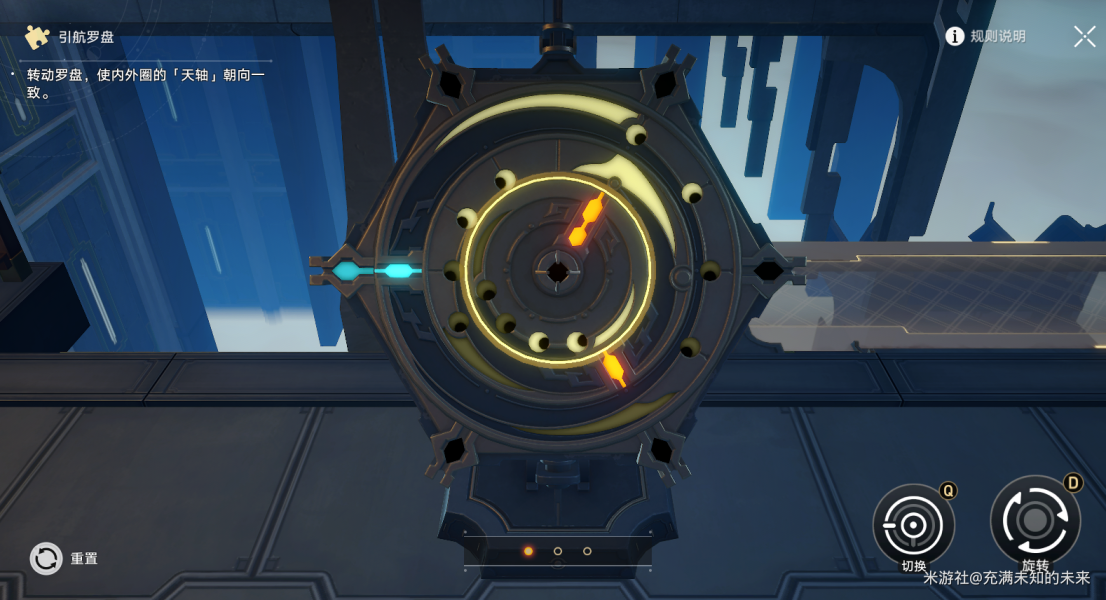
Task: Activate the 旋转 rotate button
Action: point(1034,520)
